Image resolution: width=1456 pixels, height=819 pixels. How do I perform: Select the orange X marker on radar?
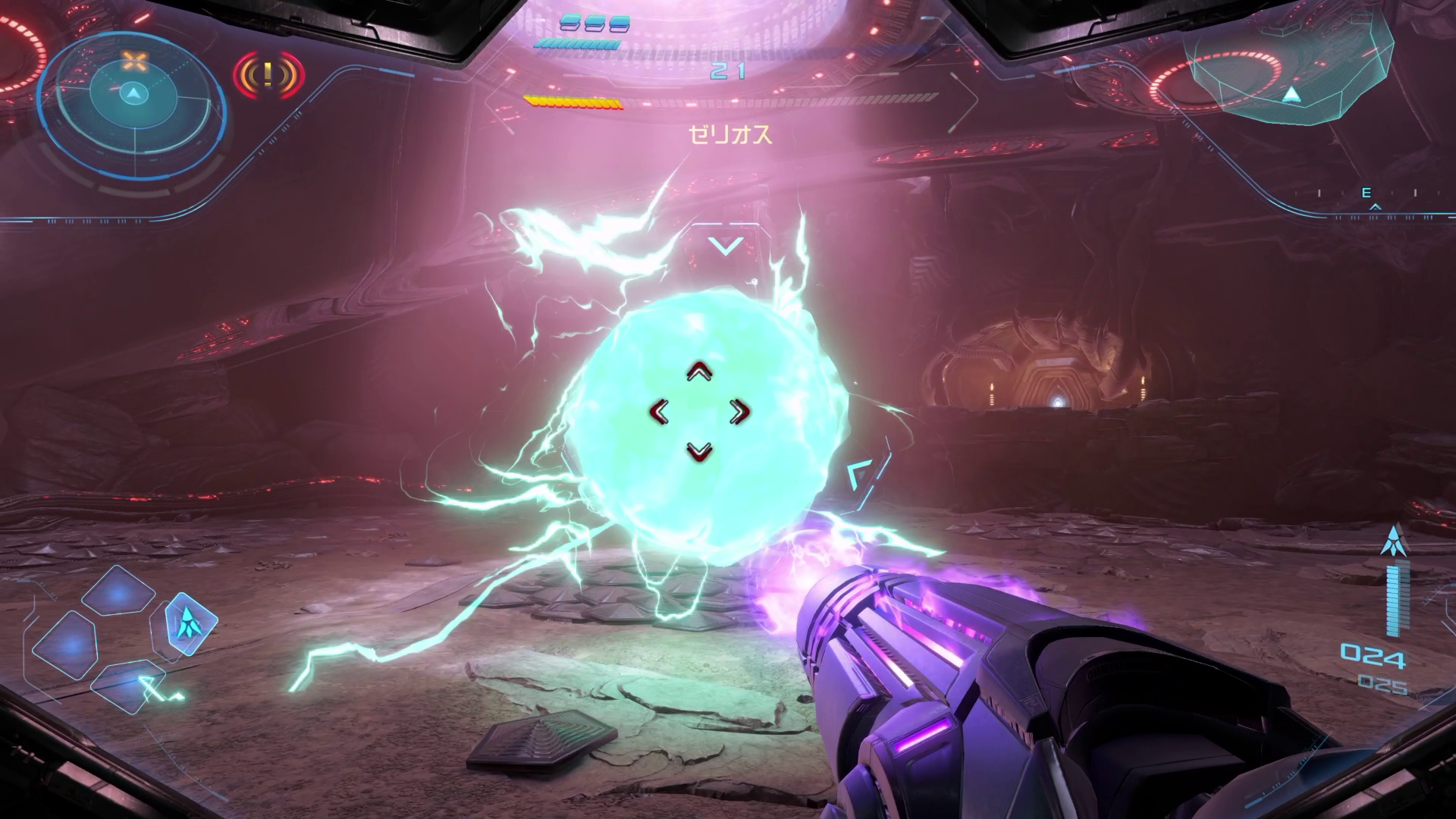pyautogui.click(x=134, y=62)
